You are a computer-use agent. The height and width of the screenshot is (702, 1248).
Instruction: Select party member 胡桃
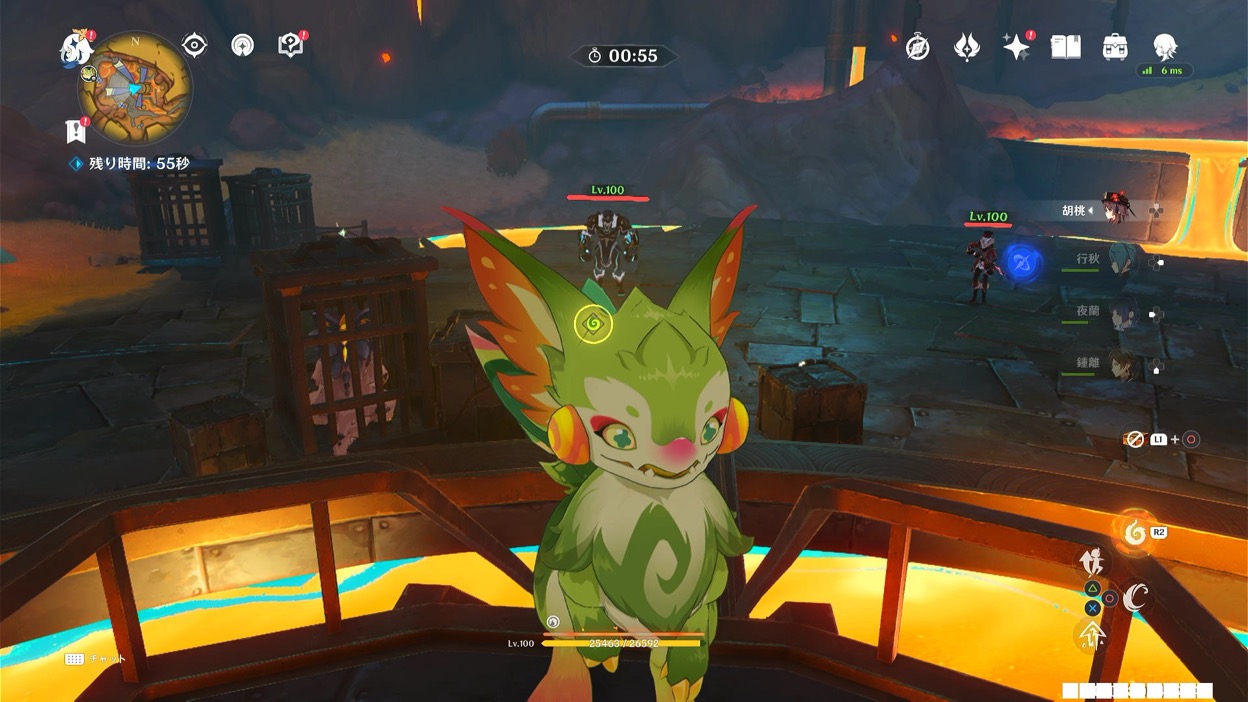(1114, 210)
